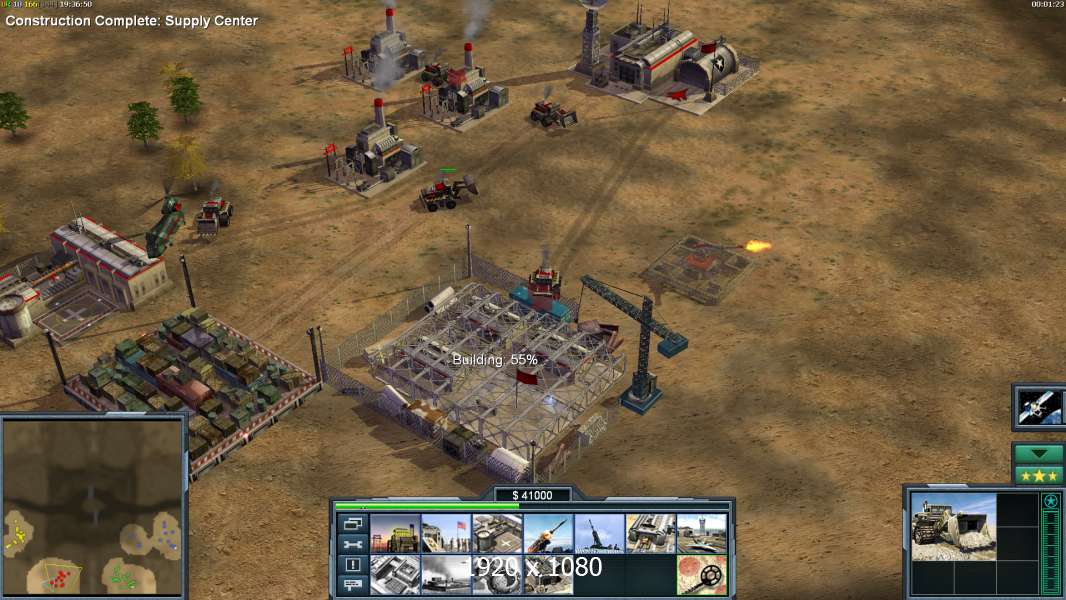The width and height of the screenshot is (1066, 600).
Task: Open the three-star general's powers panel
Action: tap(1039, 475)
